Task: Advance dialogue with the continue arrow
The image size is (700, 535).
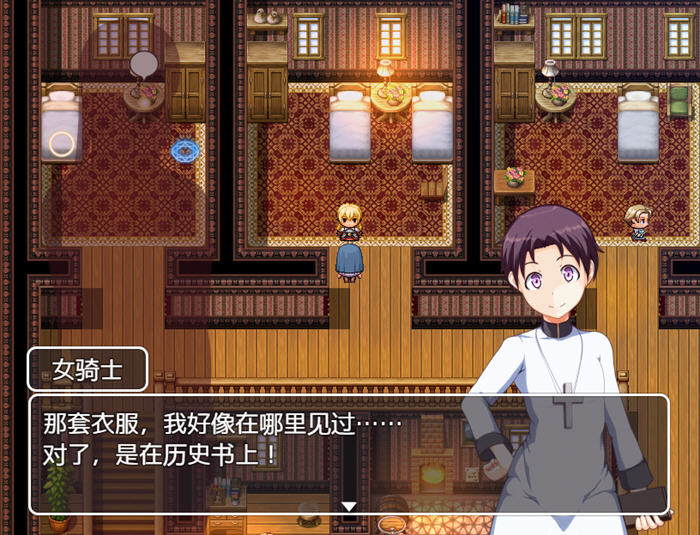Action: 349,506
